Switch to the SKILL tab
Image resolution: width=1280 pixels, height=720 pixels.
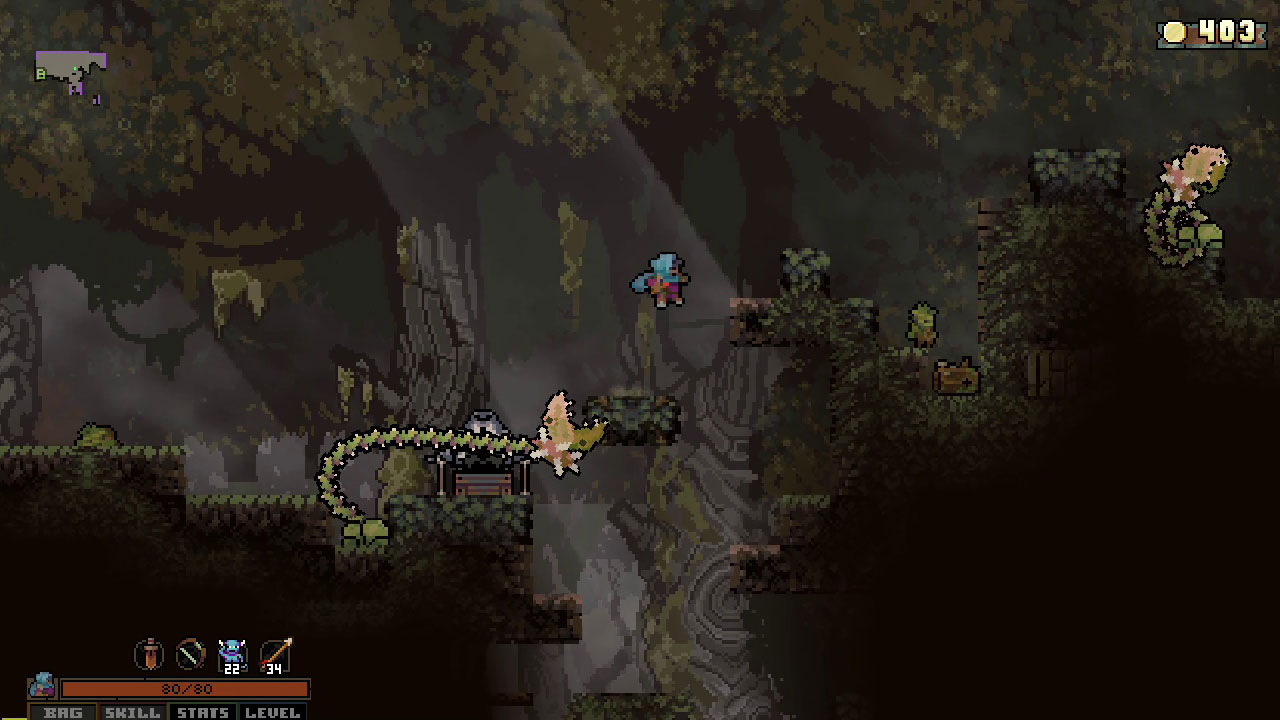(x=131, y=712)
